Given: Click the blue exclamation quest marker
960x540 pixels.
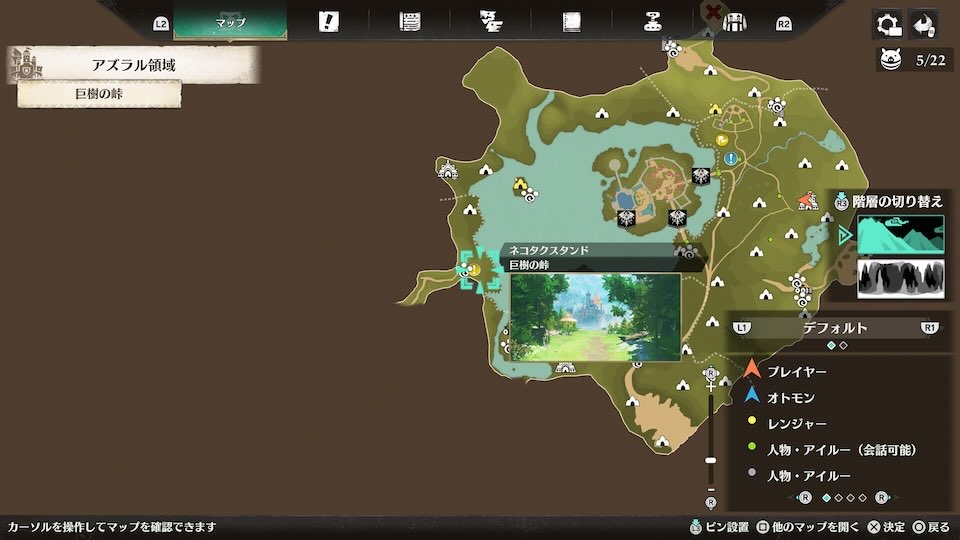Looking at the screenshot, I should 732,158.
